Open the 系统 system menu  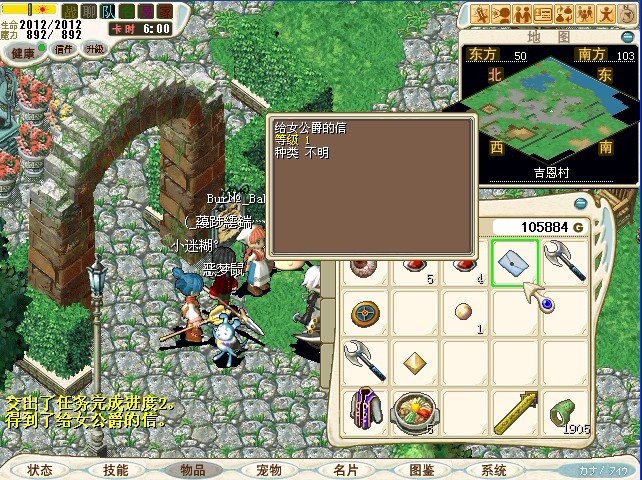(x=494, y=469)
